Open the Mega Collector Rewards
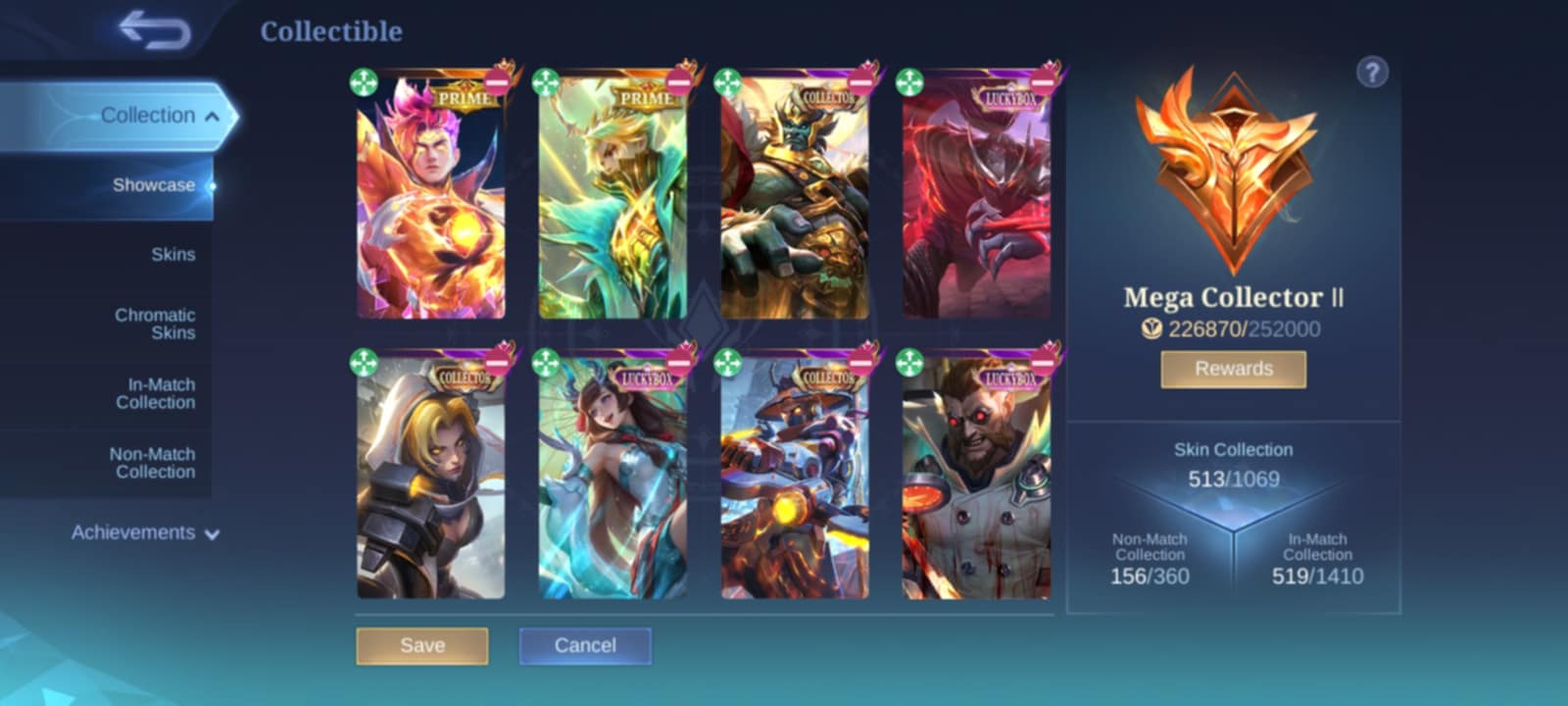Screen dimensions: 1568x706 tap(1233, 369)
